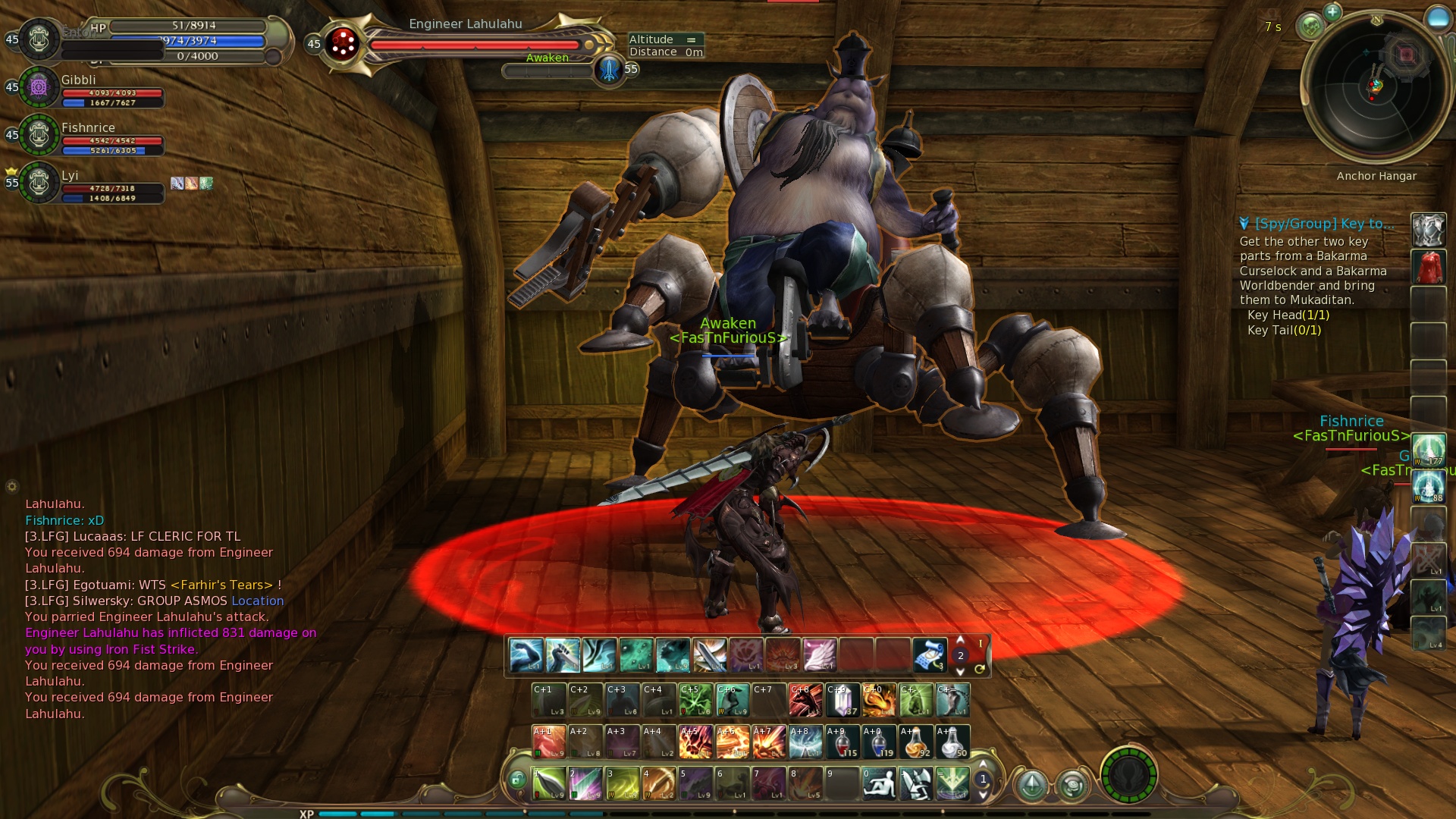Use the blue mana potion slot

[879, 742]
